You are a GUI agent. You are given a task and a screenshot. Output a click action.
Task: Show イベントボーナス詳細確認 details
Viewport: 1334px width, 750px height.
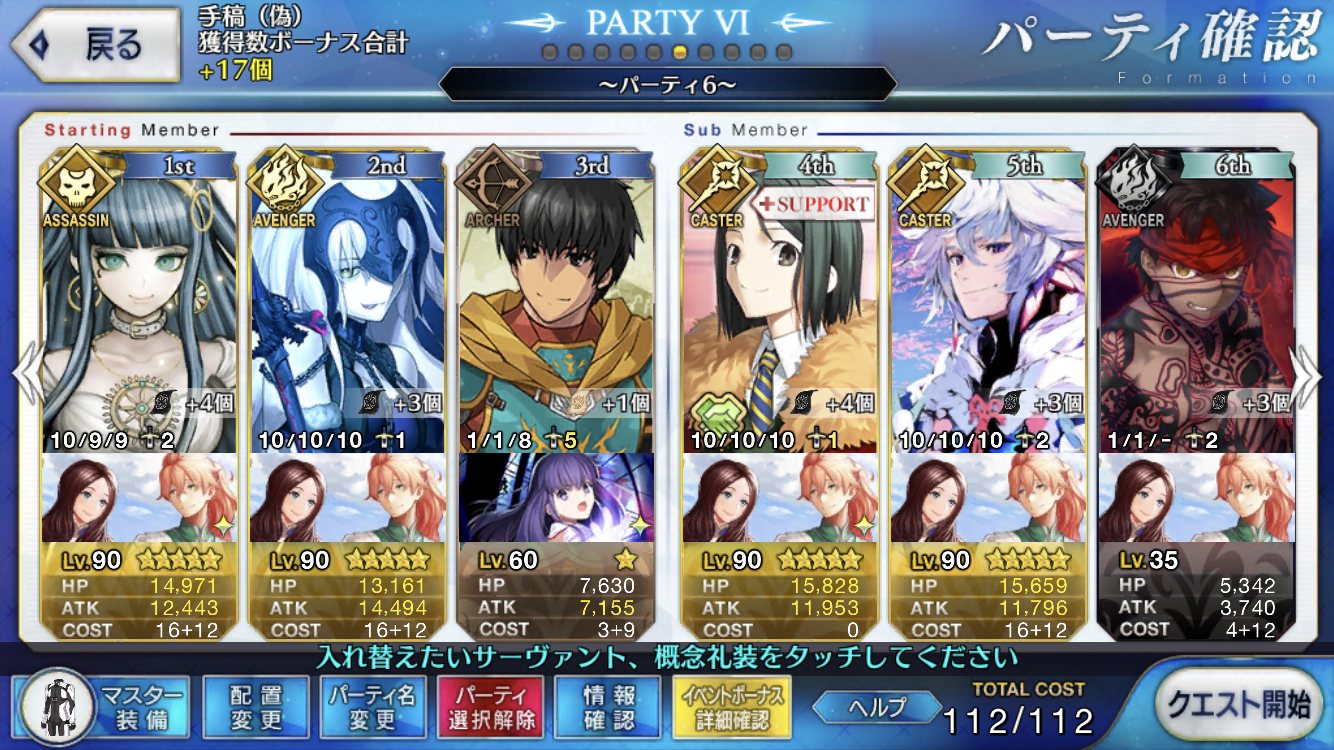tap(734, 706)
